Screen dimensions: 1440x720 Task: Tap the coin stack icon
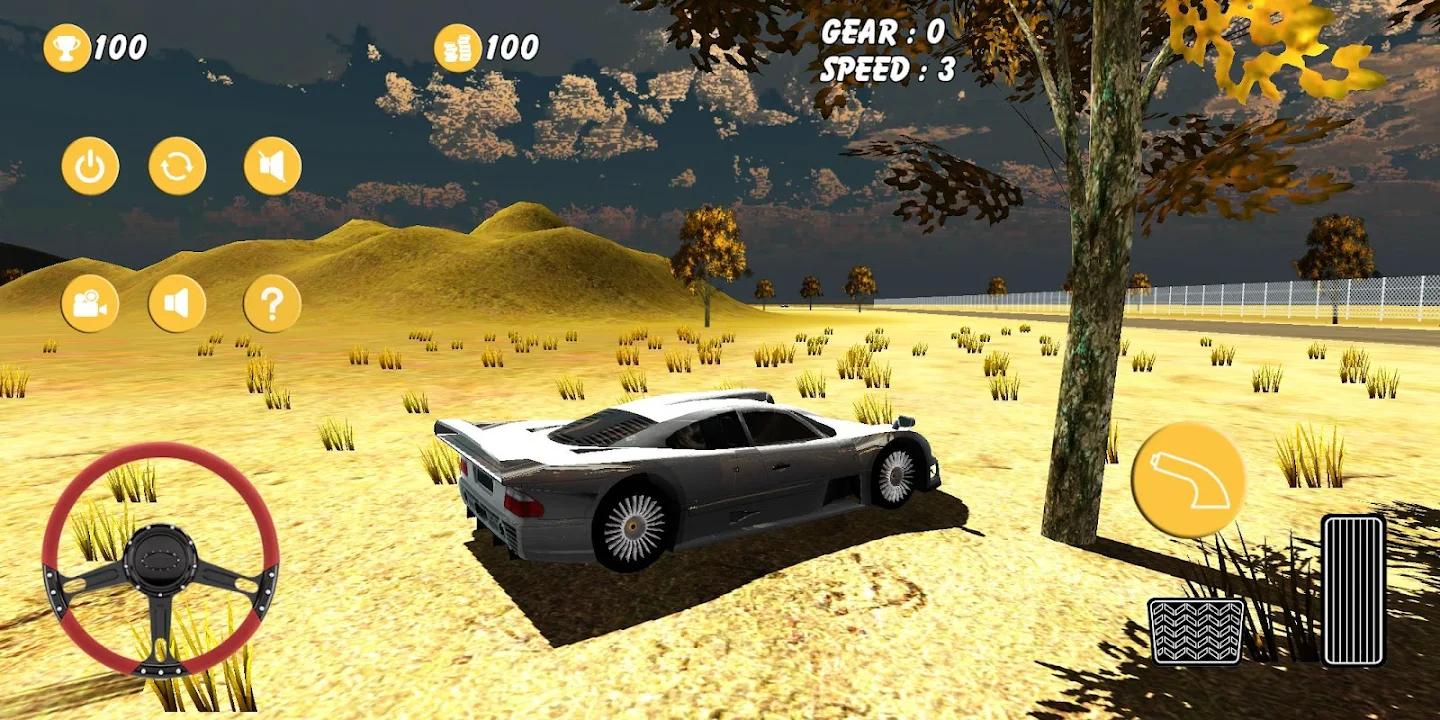[457, 48]
